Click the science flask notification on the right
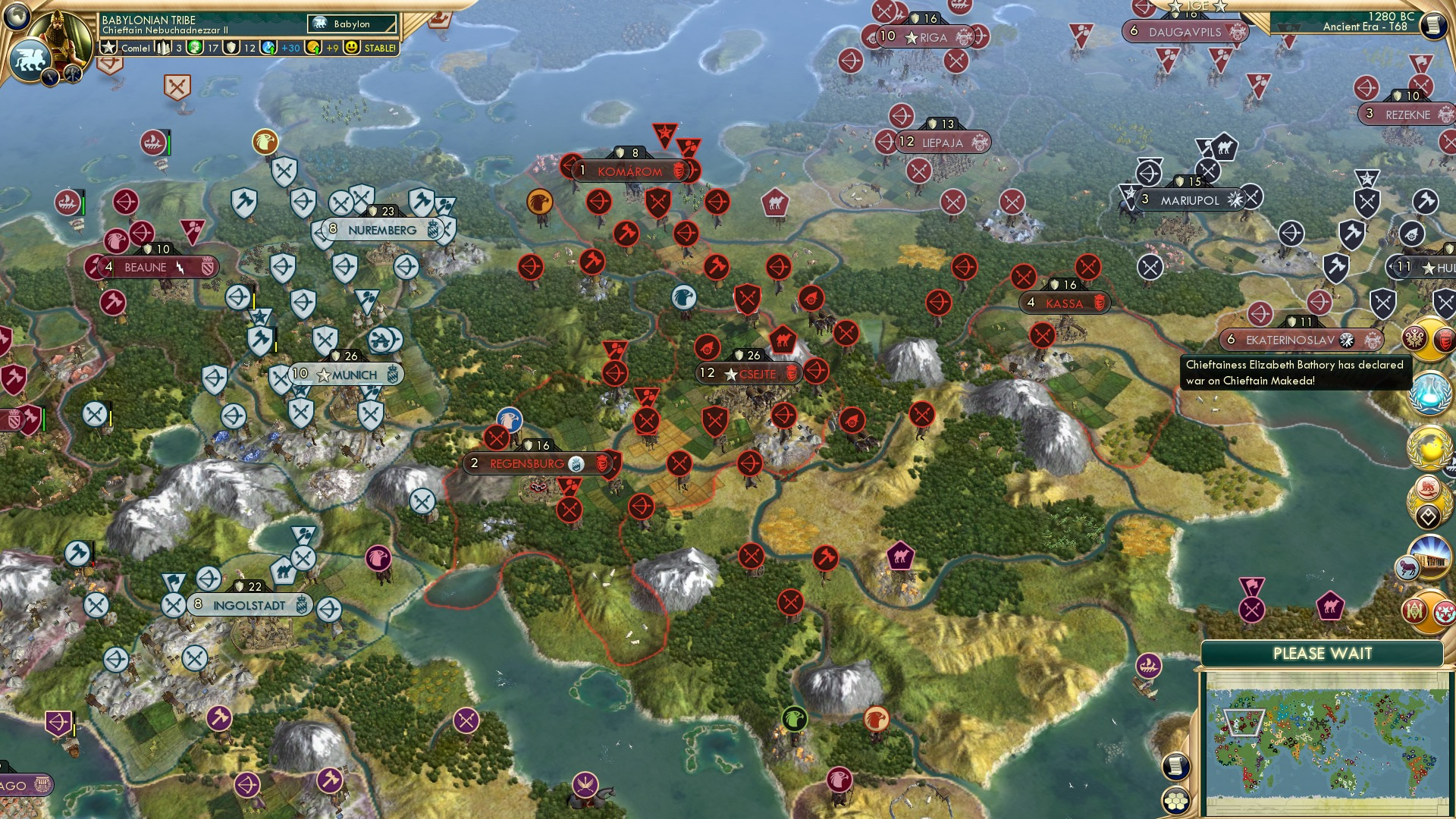 tap(1429, 393)
